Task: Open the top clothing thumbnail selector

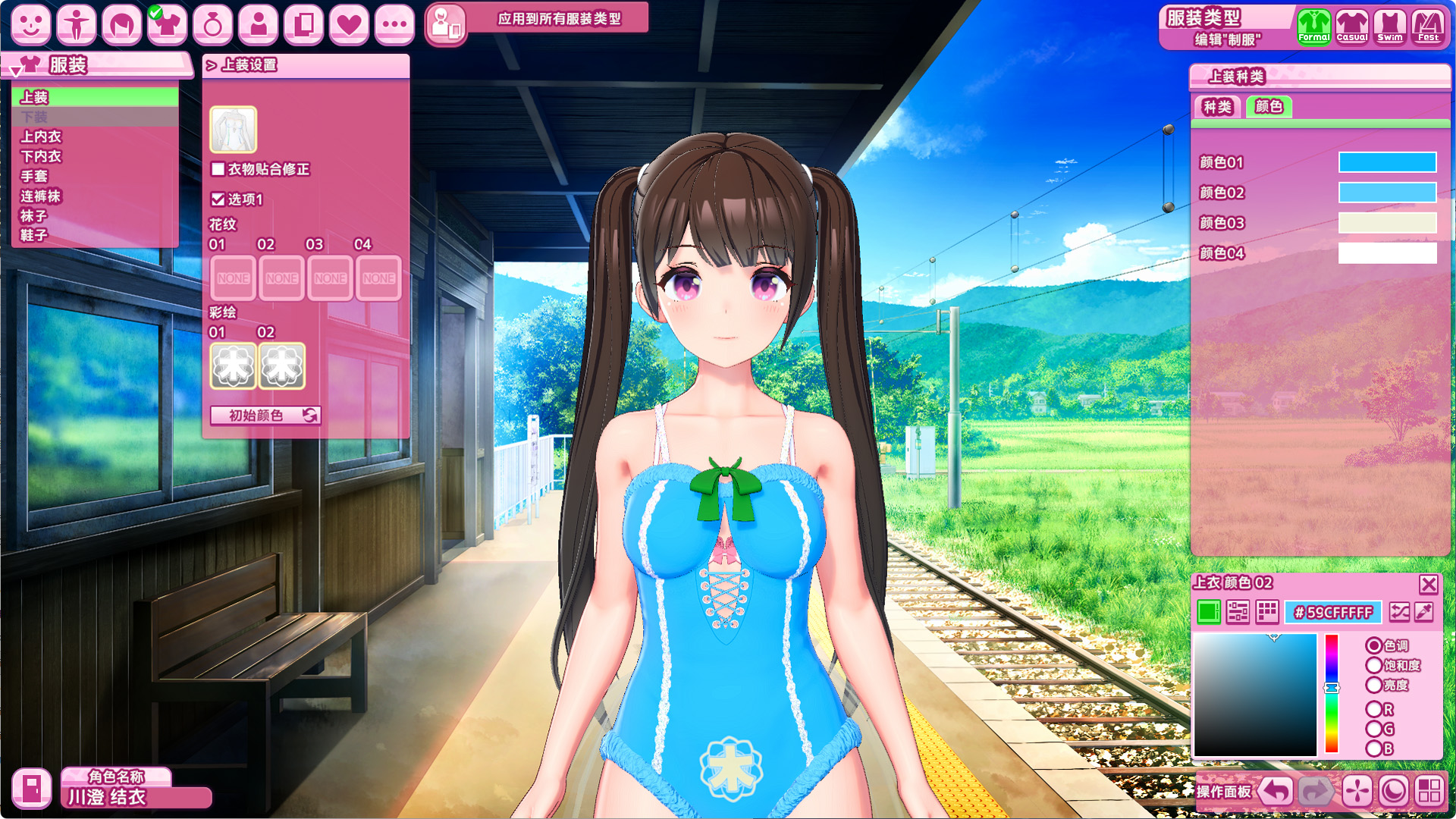Action: click(x=234, y=130)
